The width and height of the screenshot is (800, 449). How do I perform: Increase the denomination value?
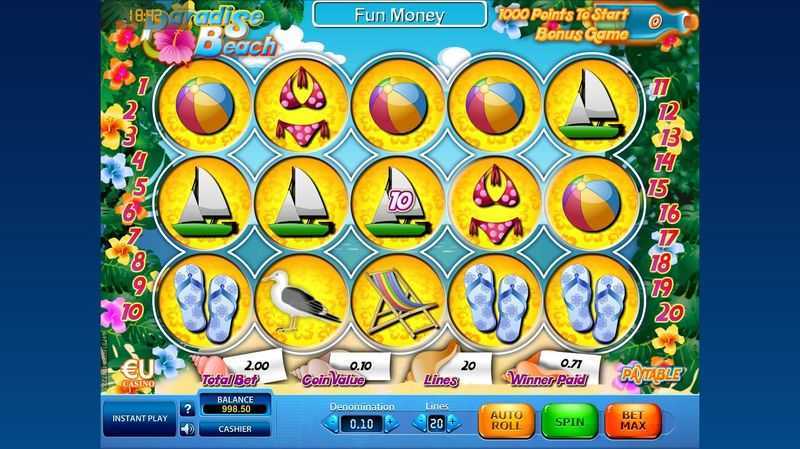coord(391,424)
